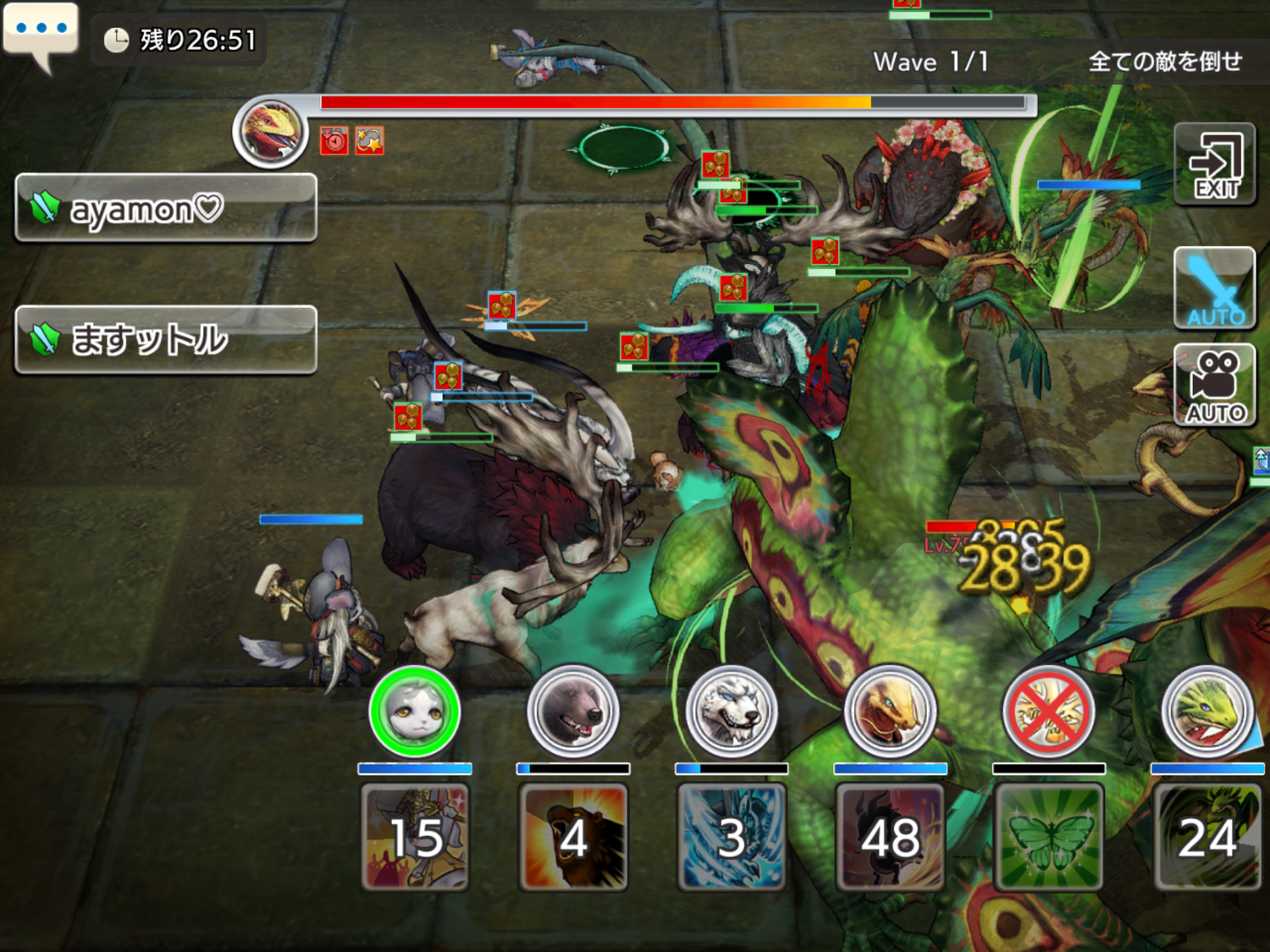The height and width of the screenshot is (952, 1270).
Task: Select the crossed-out defeated unit portrait
Action: coord(1048,712)
